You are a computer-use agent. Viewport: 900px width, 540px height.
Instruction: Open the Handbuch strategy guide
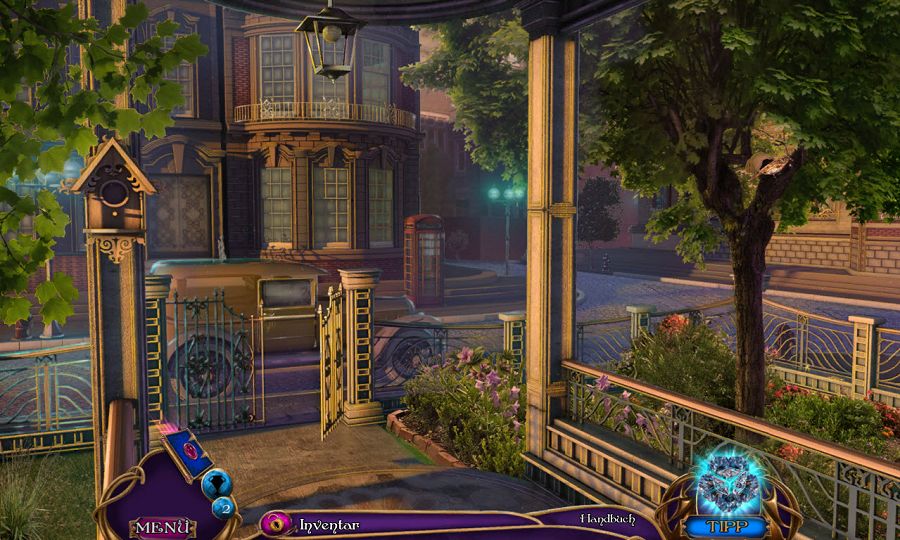(x=607, y=519)
